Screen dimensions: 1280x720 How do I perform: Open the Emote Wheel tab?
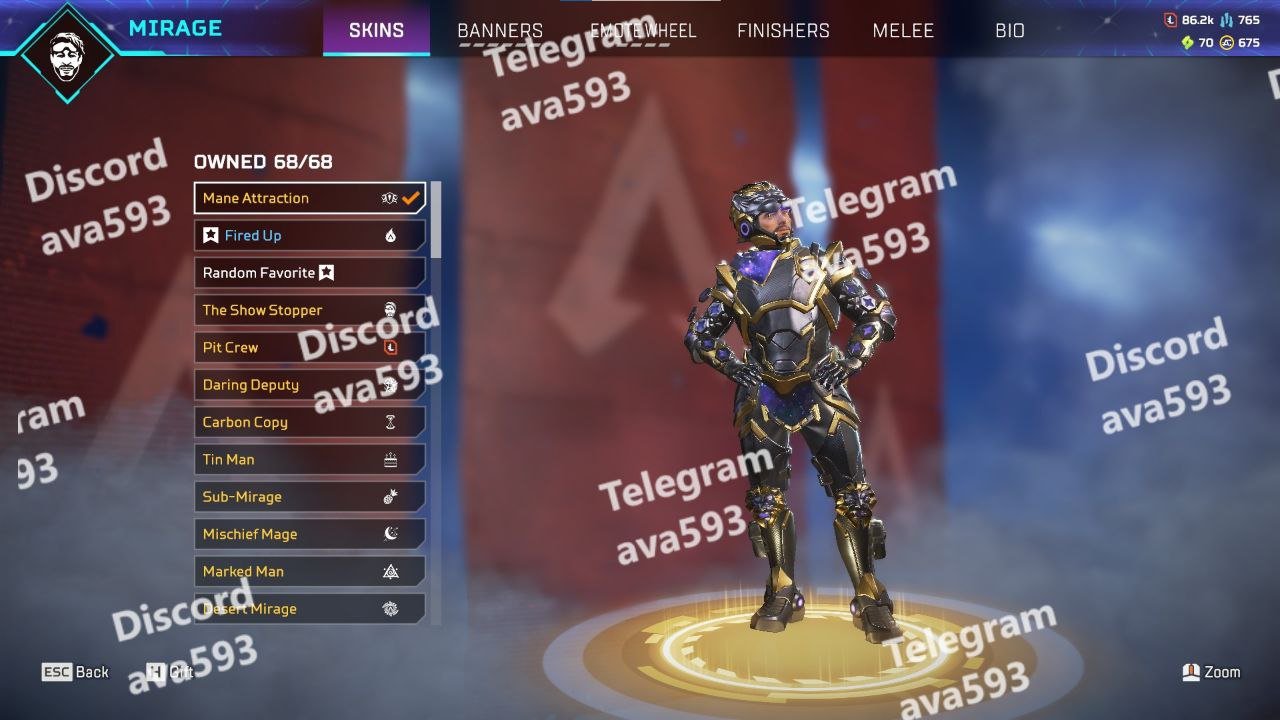point(642,30)
